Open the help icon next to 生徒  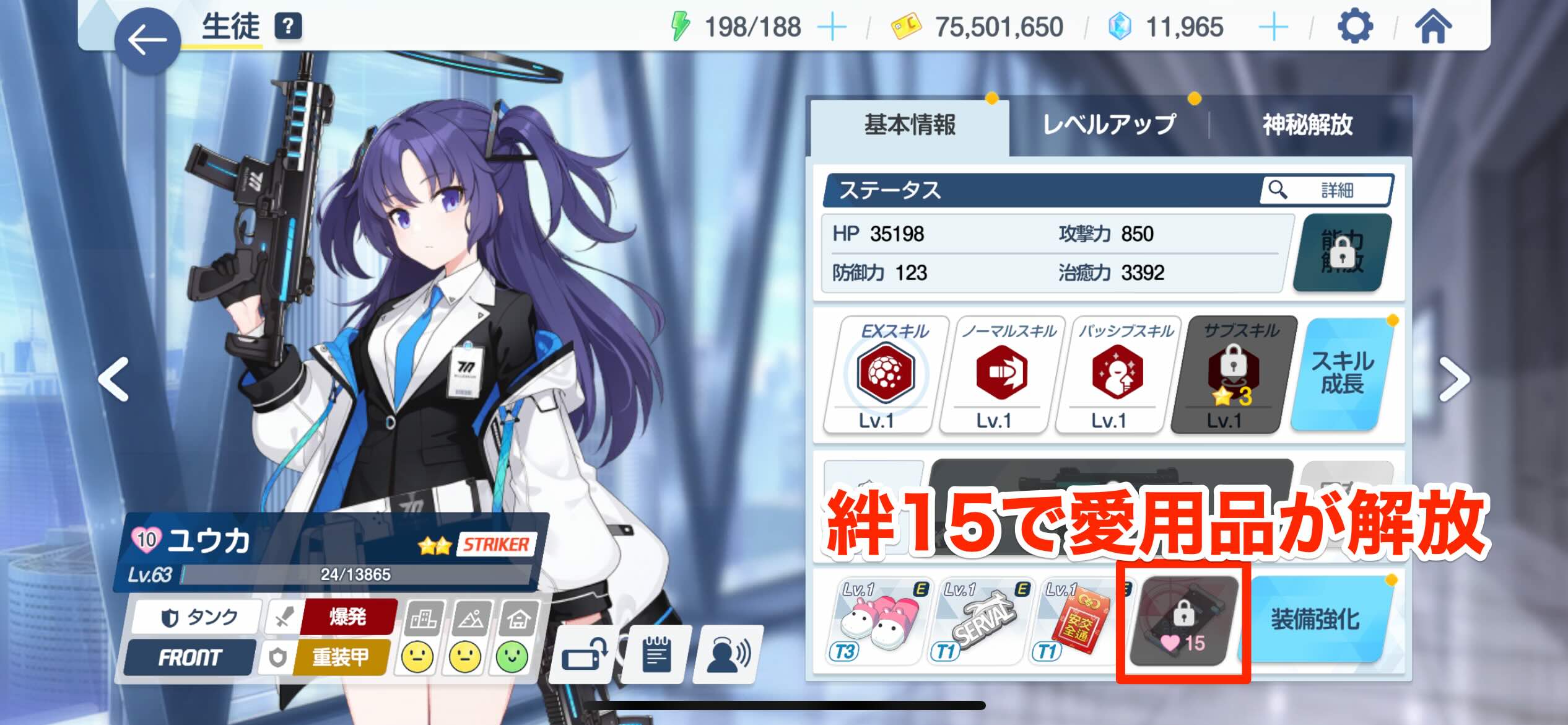tap(289, 26)
